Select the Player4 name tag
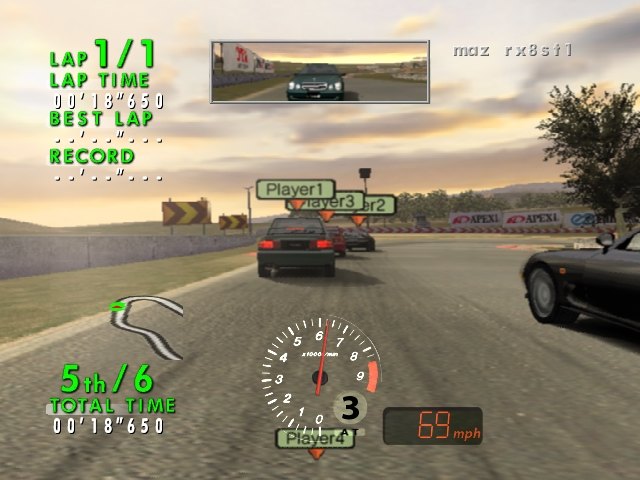This screenshot has width=640, height=480. click(x=314, y=438)
